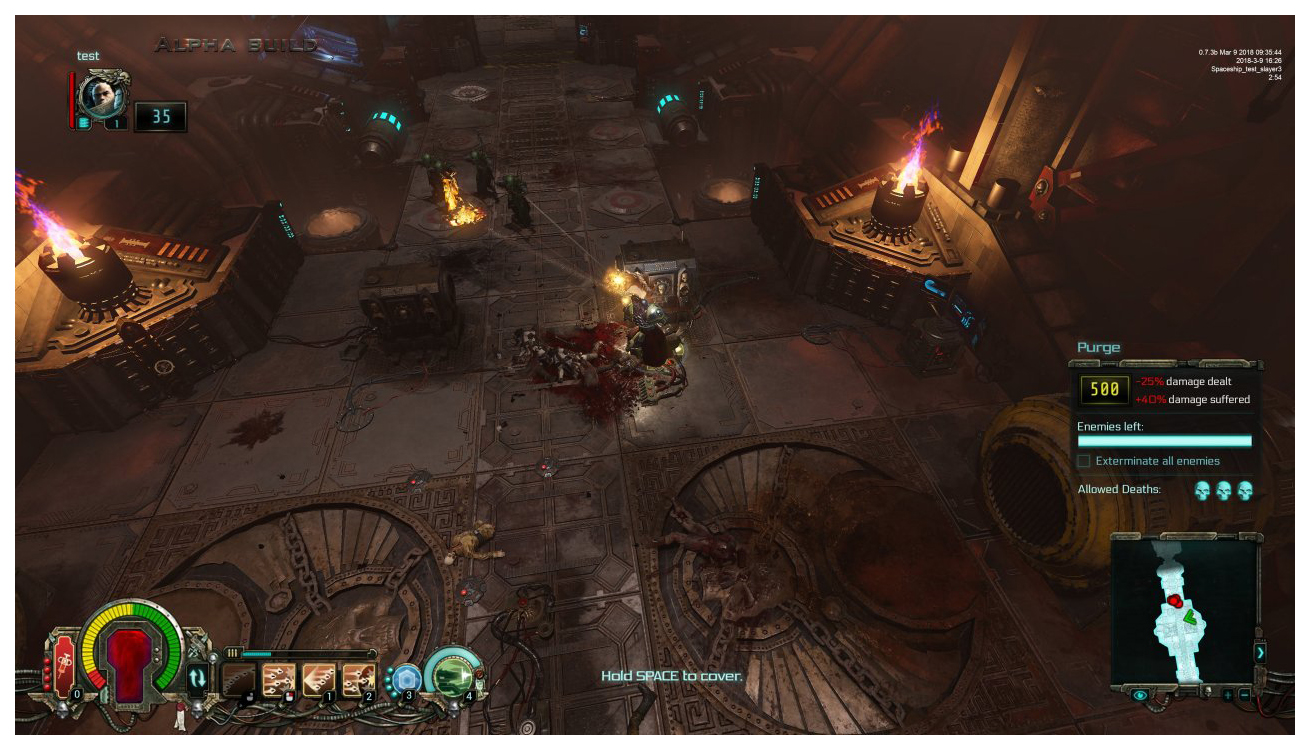Toggle the minimap eye visibility icon
The image size is (1310, 750).
click(x=1139, y=694)
